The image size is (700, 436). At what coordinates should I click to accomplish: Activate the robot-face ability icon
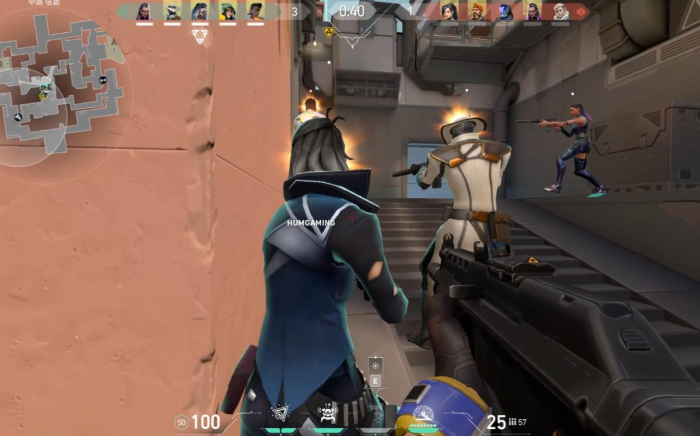(x=327, y=411)
